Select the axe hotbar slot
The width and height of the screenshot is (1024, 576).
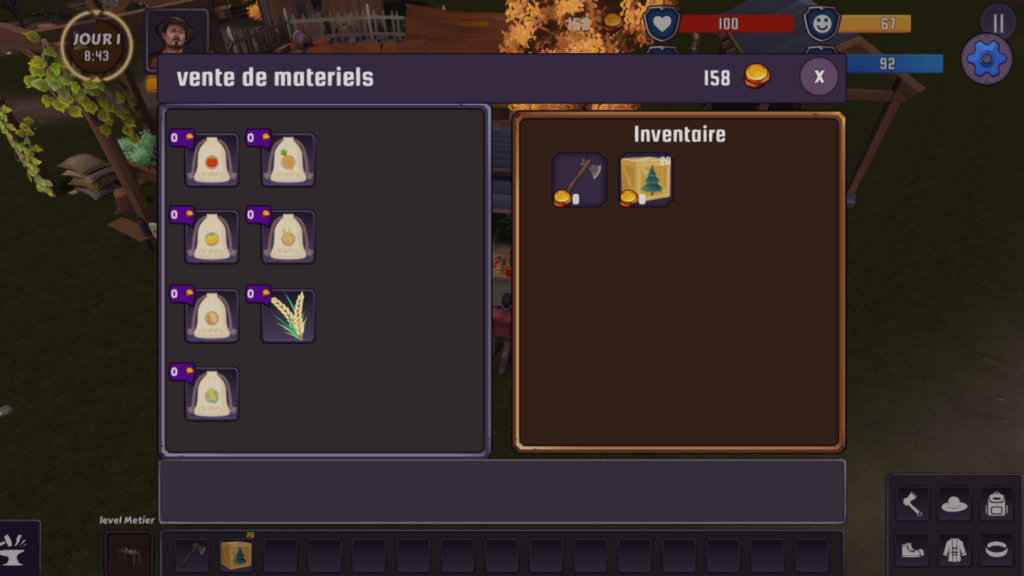click(x=192, y=555)
